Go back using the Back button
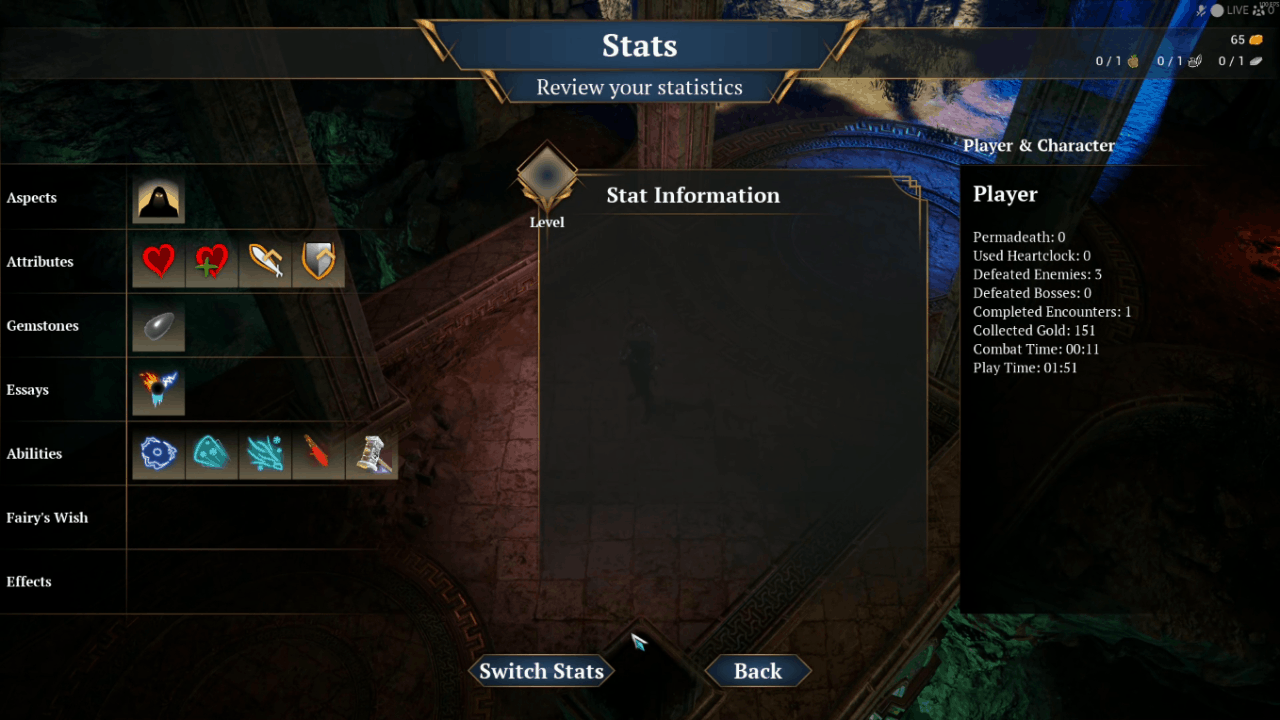The image size is (1280, 720). point(758,671)
